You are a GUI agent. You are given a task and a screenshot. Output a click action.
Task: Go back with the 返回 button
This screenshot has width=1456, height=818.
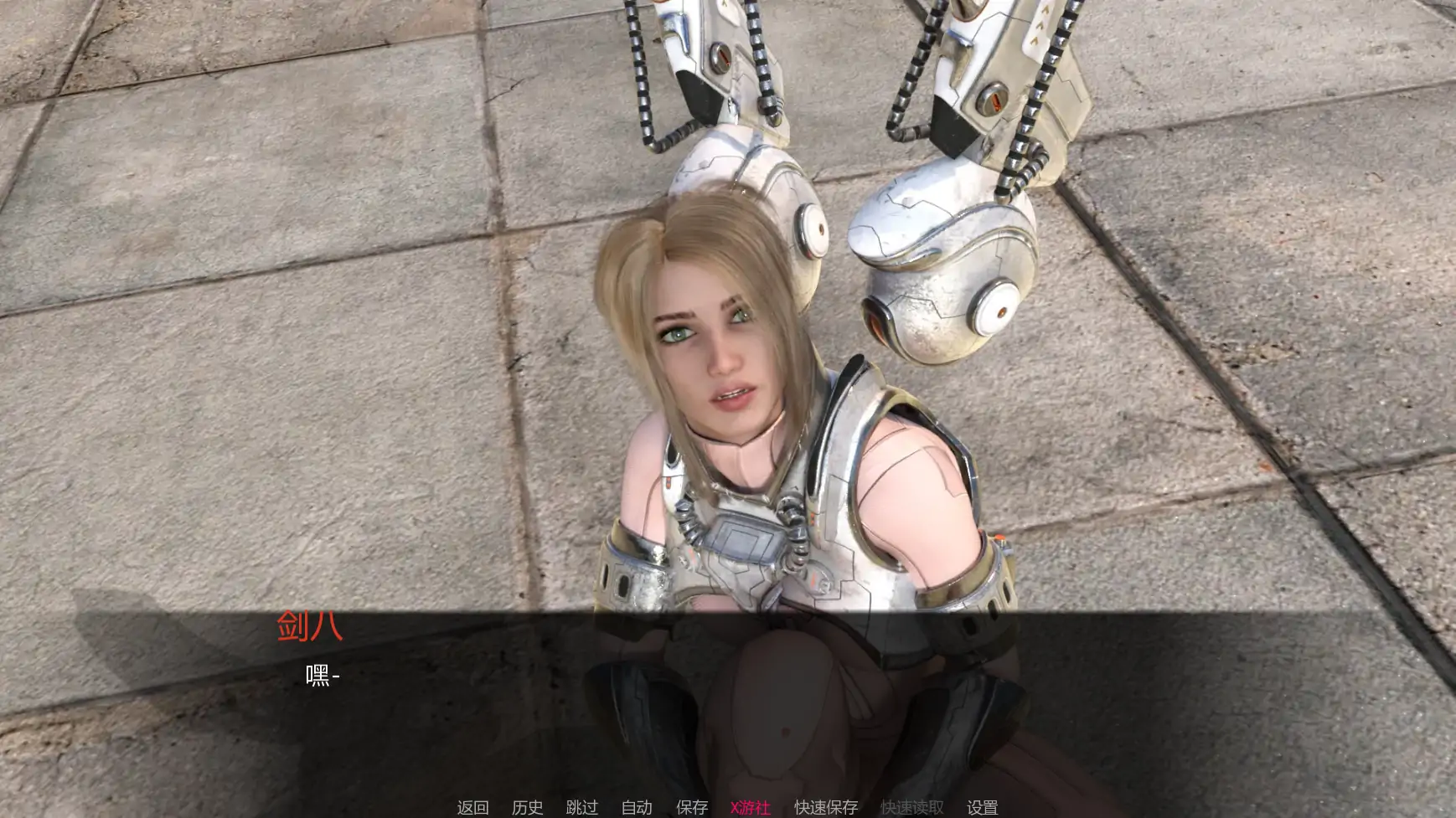472,807
